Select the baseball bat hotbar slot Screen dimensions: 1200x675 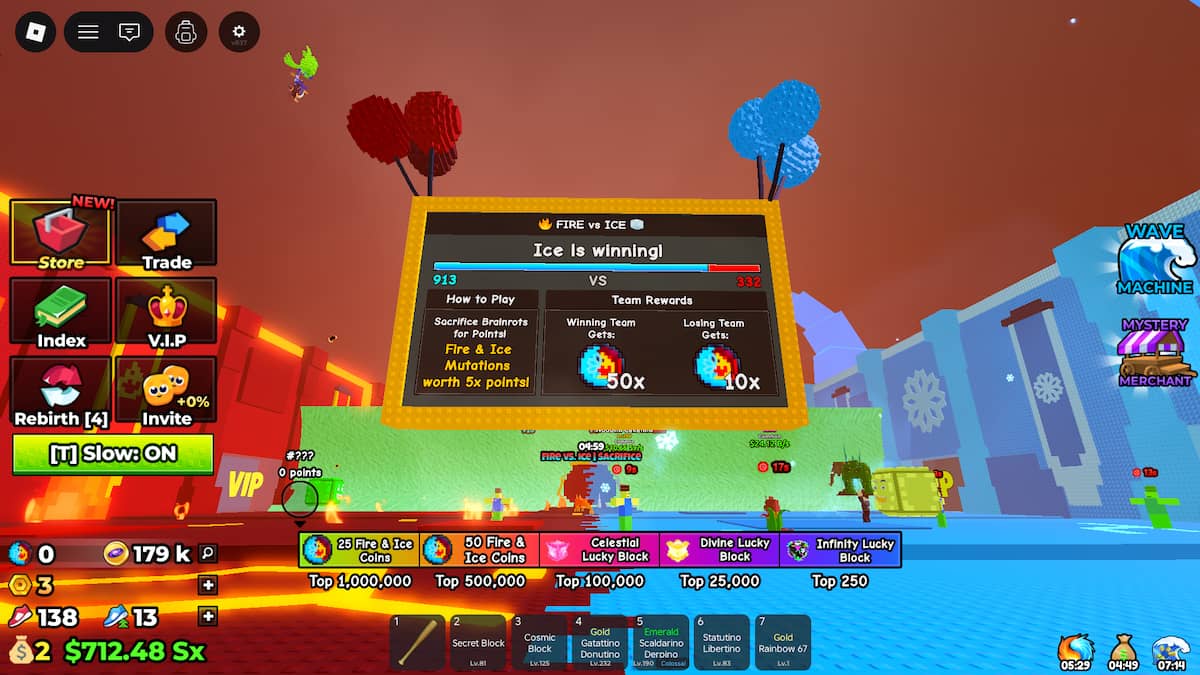click(x=418, y=642)
